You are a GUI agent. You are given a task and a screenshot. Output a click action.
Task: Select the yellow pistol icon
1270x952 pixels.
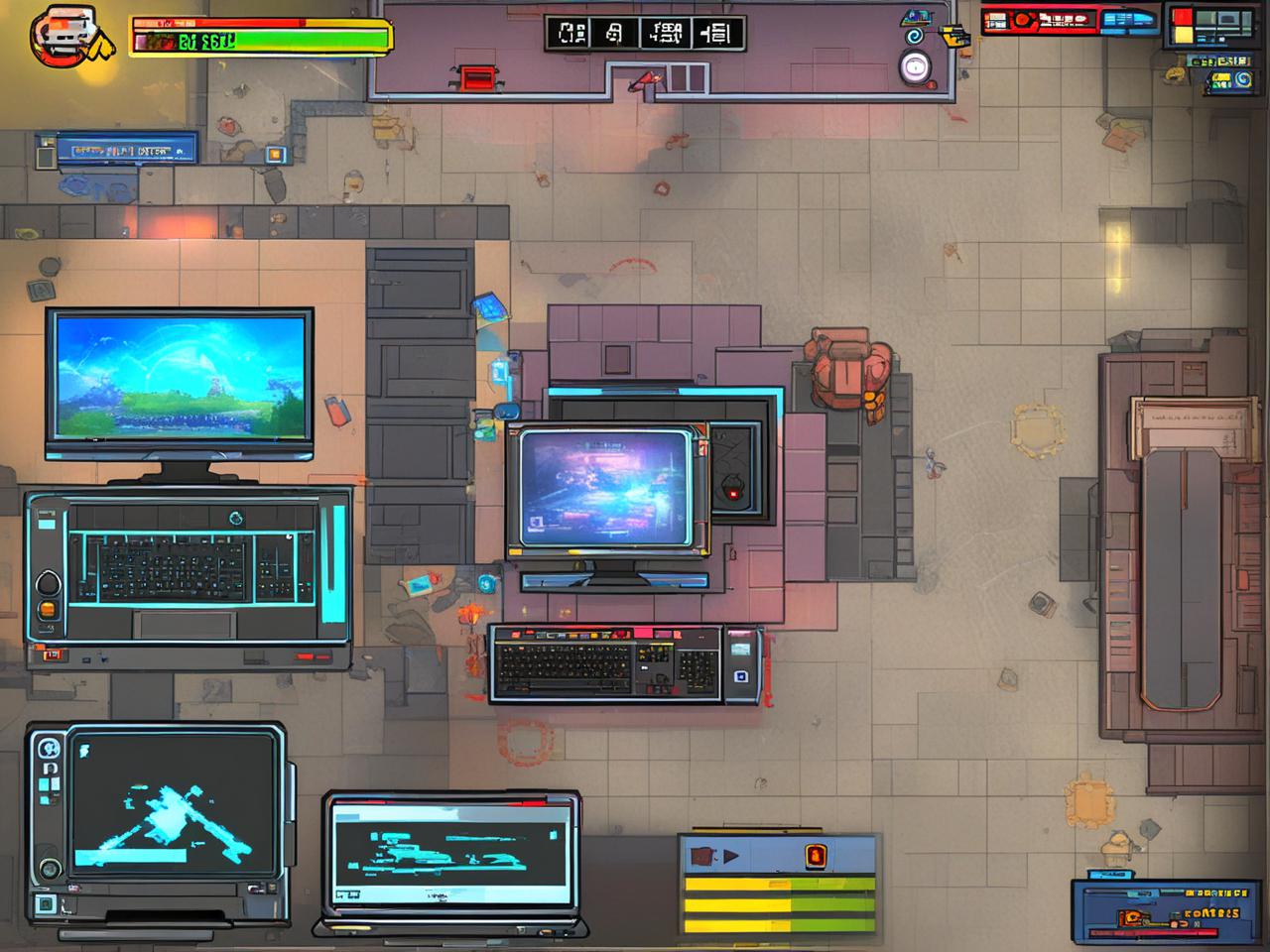coord(955,38)
